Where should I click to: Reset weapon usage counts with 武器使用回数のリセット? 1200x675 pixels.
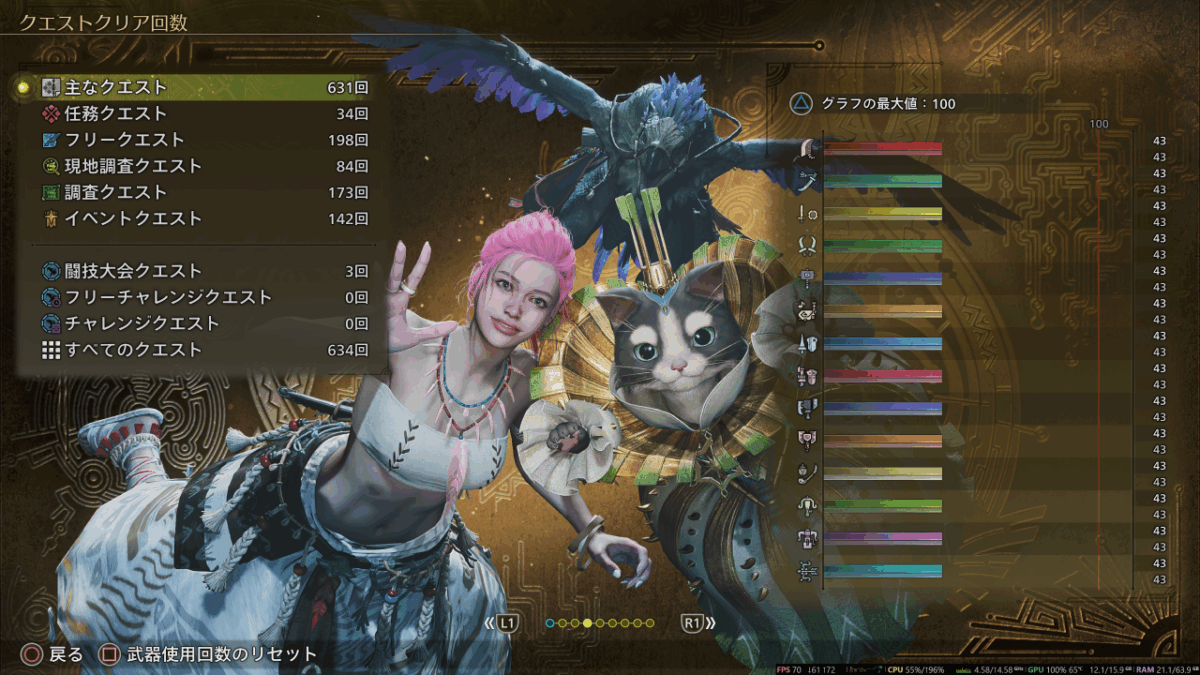point(209,655)
